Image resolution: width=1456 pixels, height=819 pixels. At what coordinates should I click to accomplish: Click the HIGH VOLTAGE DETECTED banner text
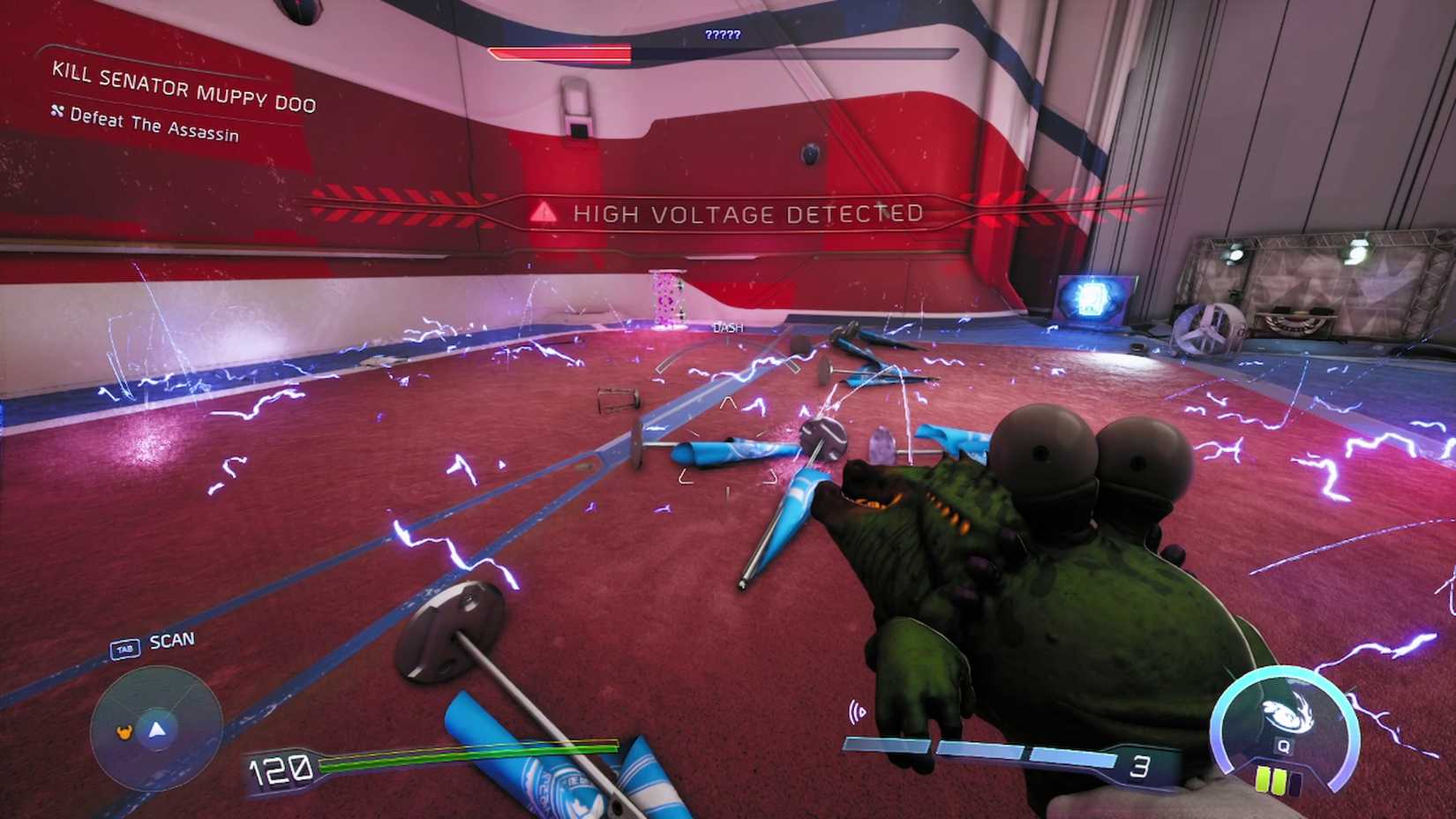(748, 213)
